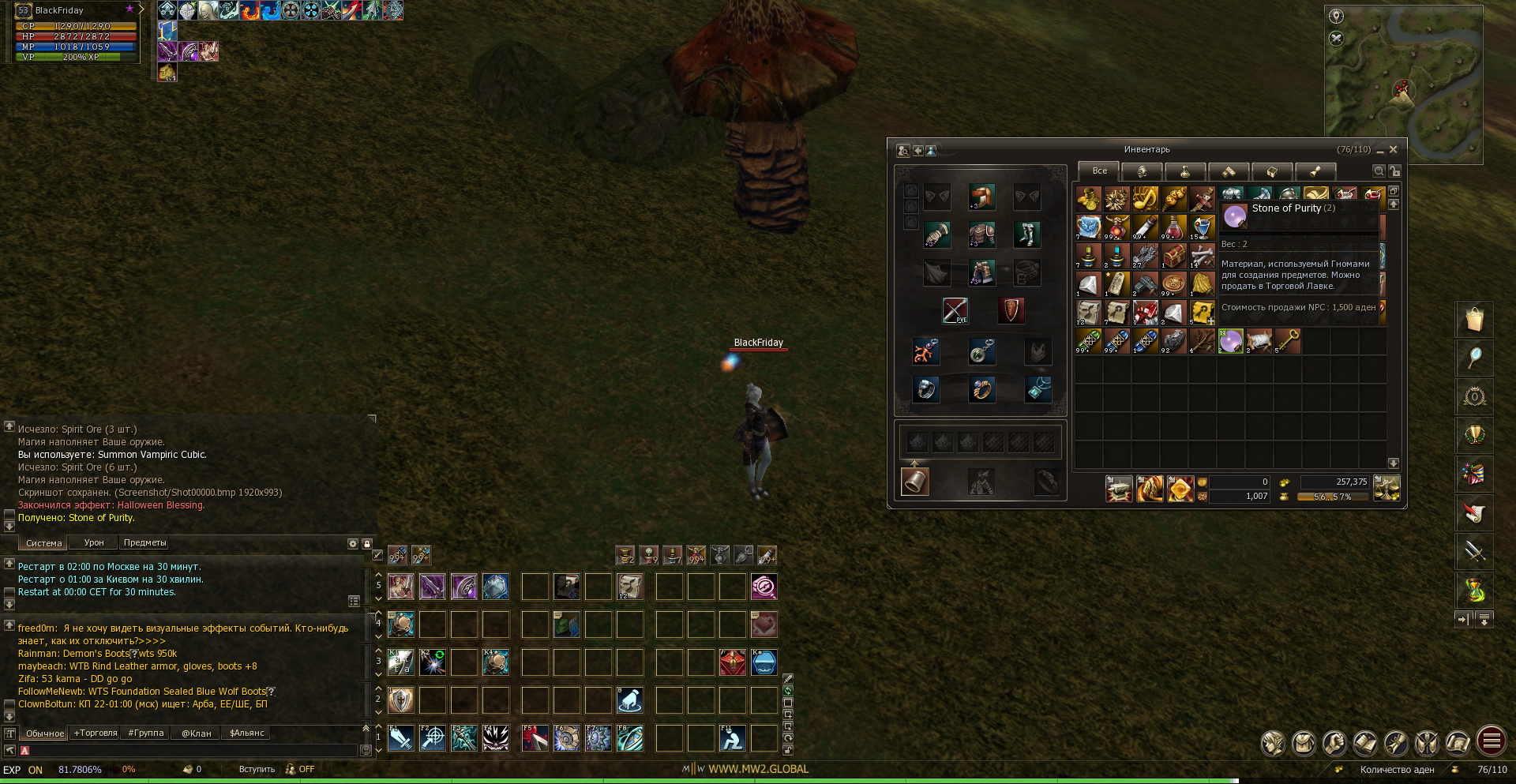This screenshot has height=784, width=1516.
Task: Open the shopping bag store icon
Action: coord(1474,320)
